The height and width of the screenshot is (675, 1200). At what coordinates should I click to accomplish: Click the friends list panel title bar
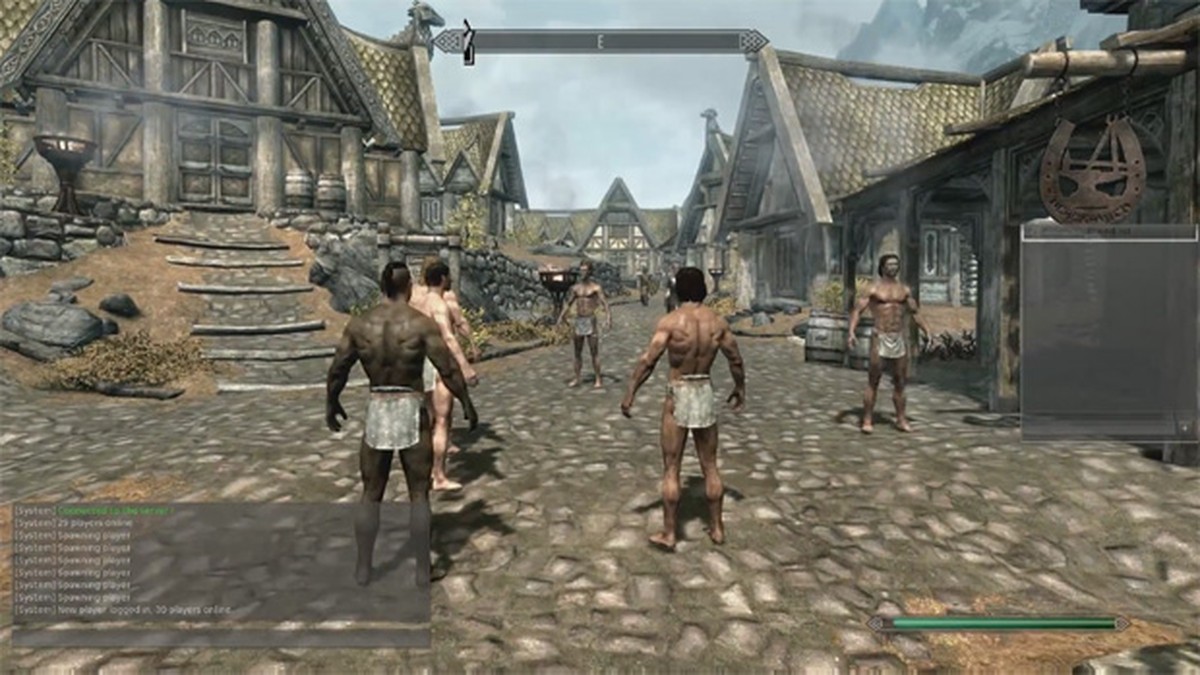coord(1108,231)
